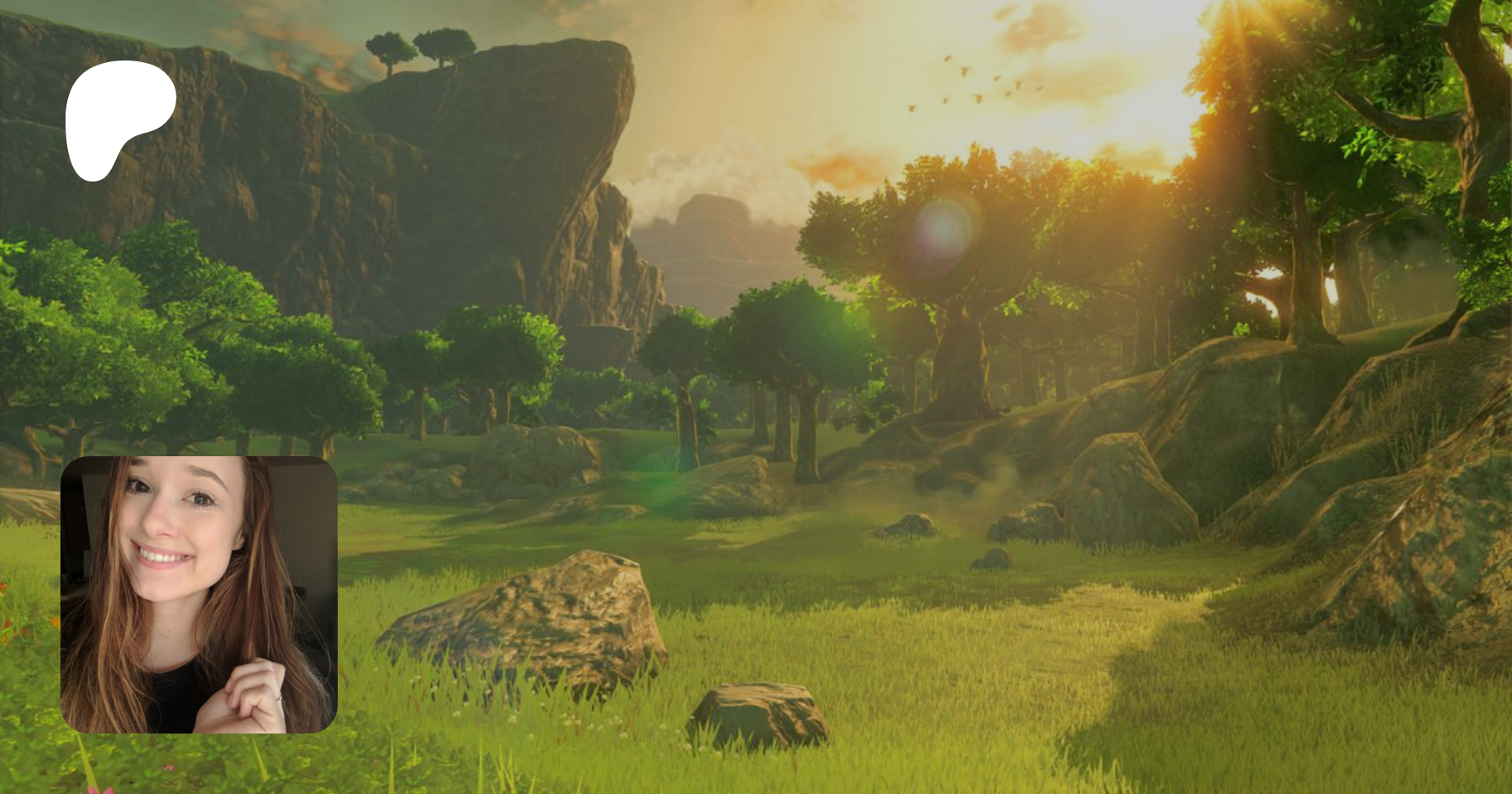Image resolution: width=1512 pixels, height=794 pixels.
Task: Open the creator's profile photo thumbnail
Action: click(199, 594)
